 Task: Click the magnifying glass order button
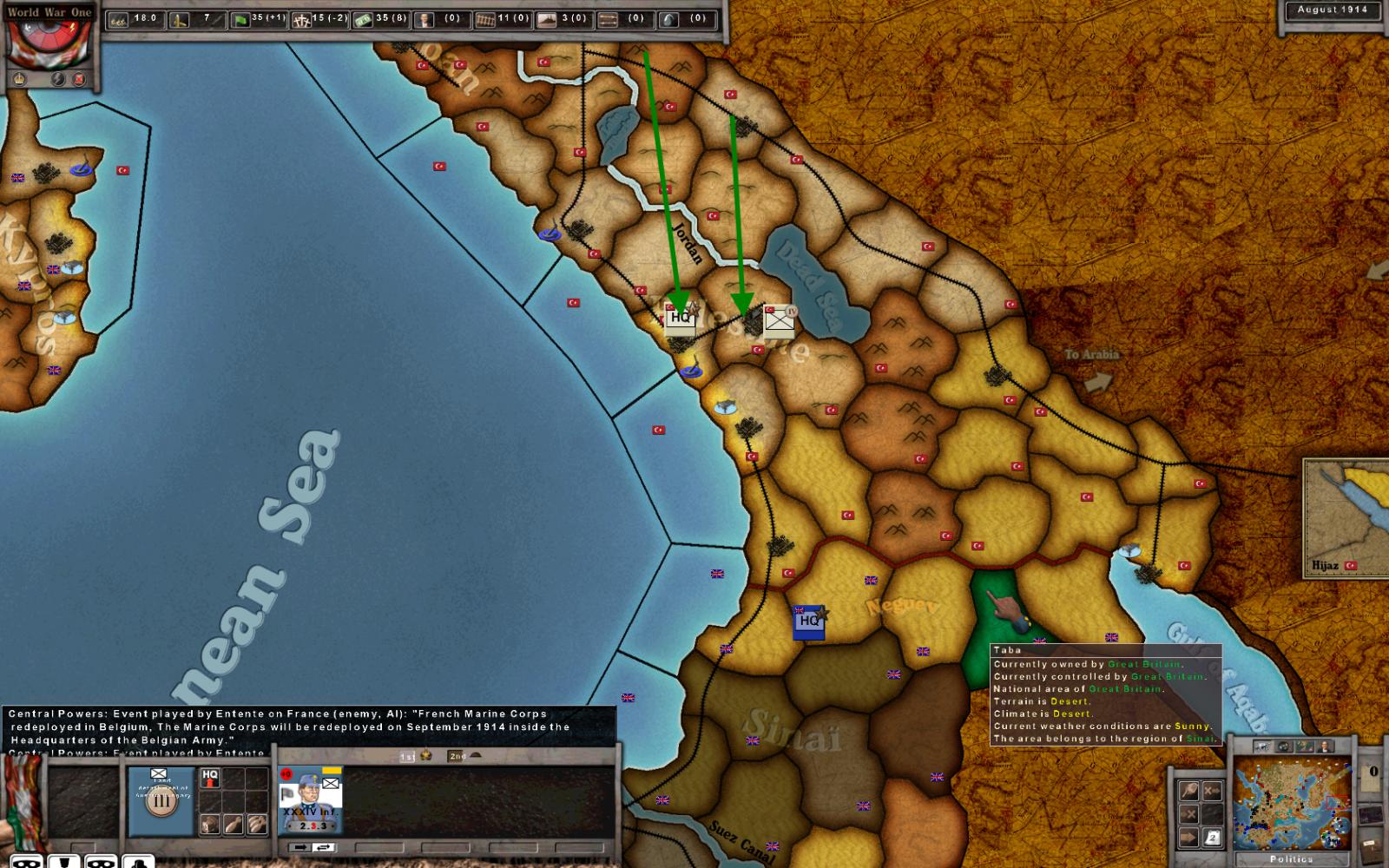pos(1189,790)
